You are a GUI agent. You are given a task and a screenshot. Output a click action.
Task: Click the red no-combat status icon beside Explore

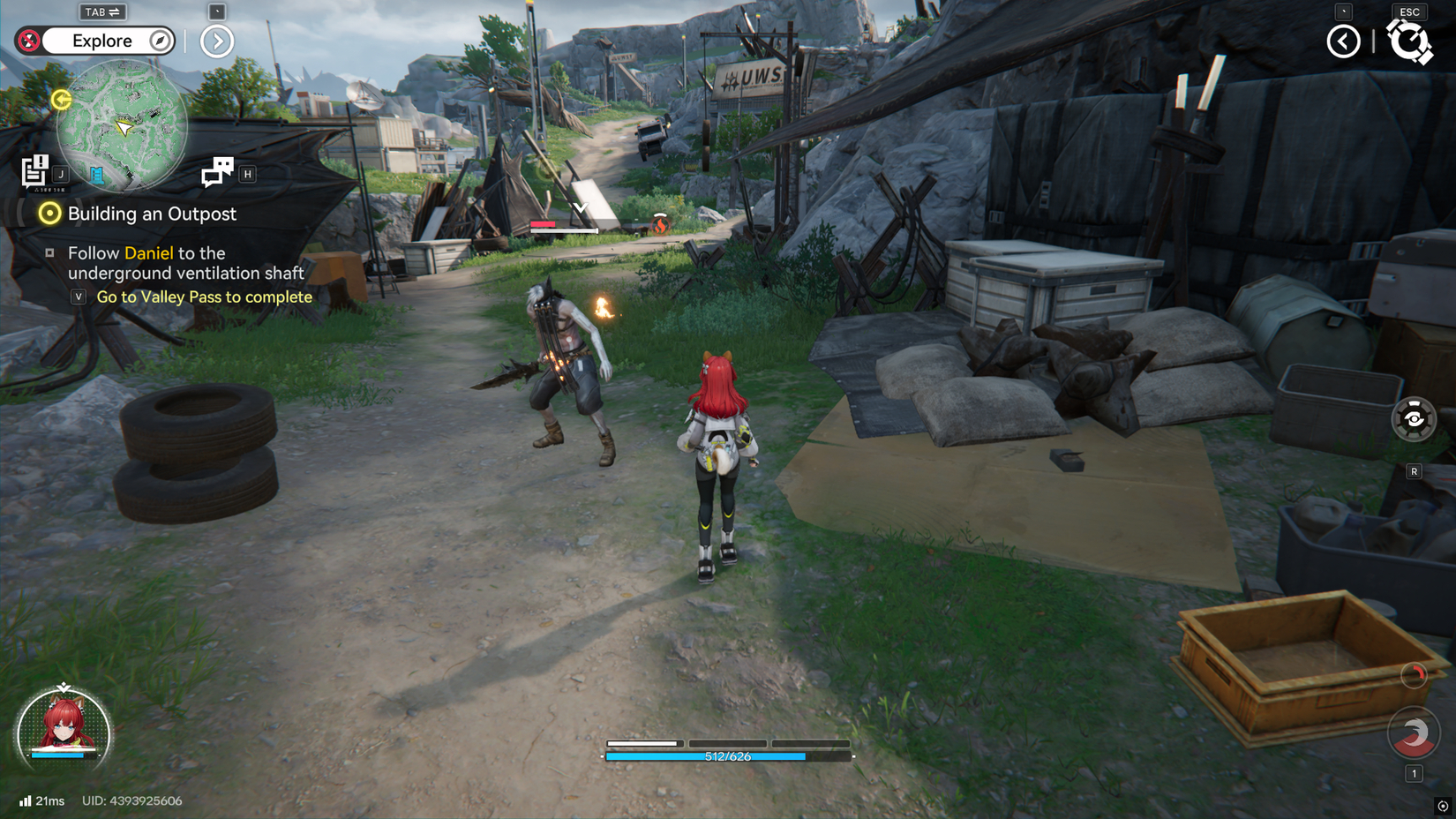pos(29,41)
